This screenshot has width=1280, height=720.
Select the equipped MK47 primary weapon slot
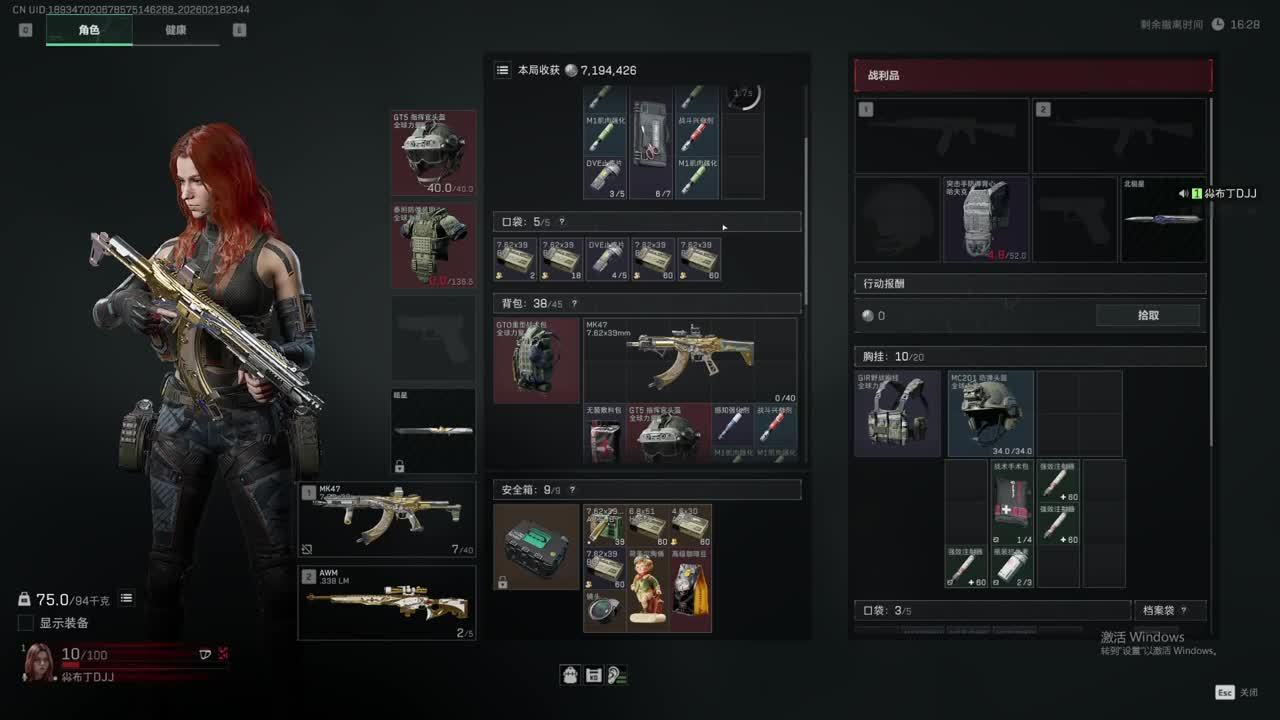point(387,519)
